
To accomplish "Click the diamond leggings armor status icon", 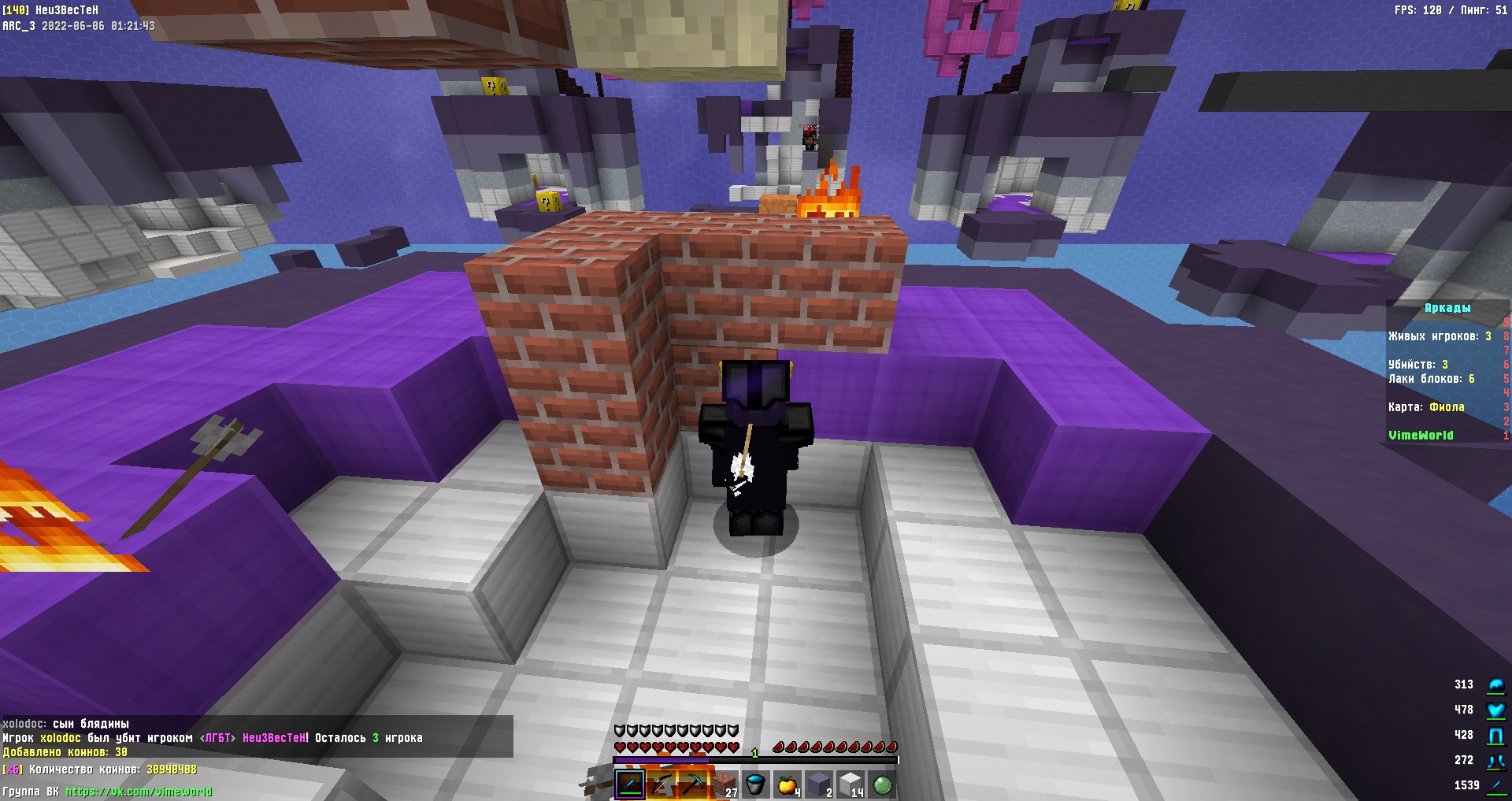I will coord(1495,736).
